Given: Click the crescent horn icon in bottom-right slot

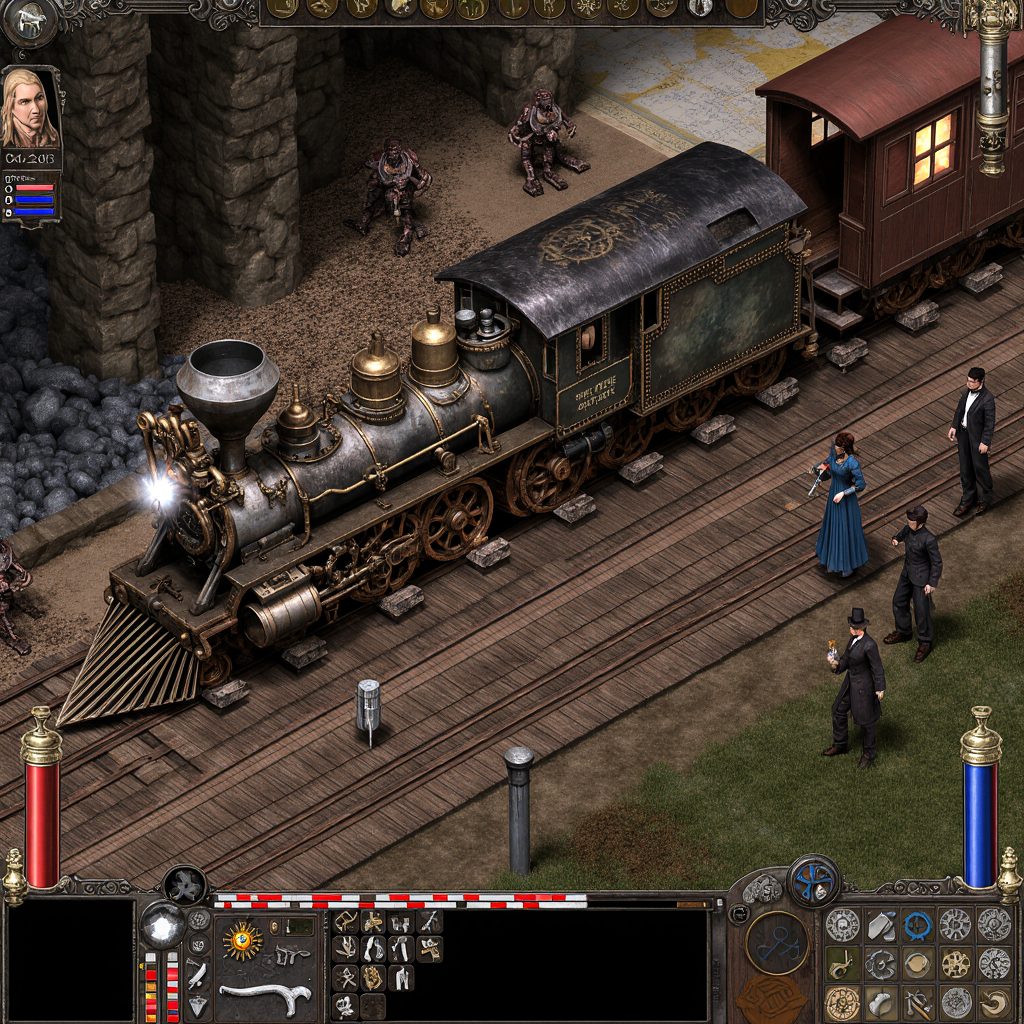Looking at the screenshot, I should pos(994,1002).
